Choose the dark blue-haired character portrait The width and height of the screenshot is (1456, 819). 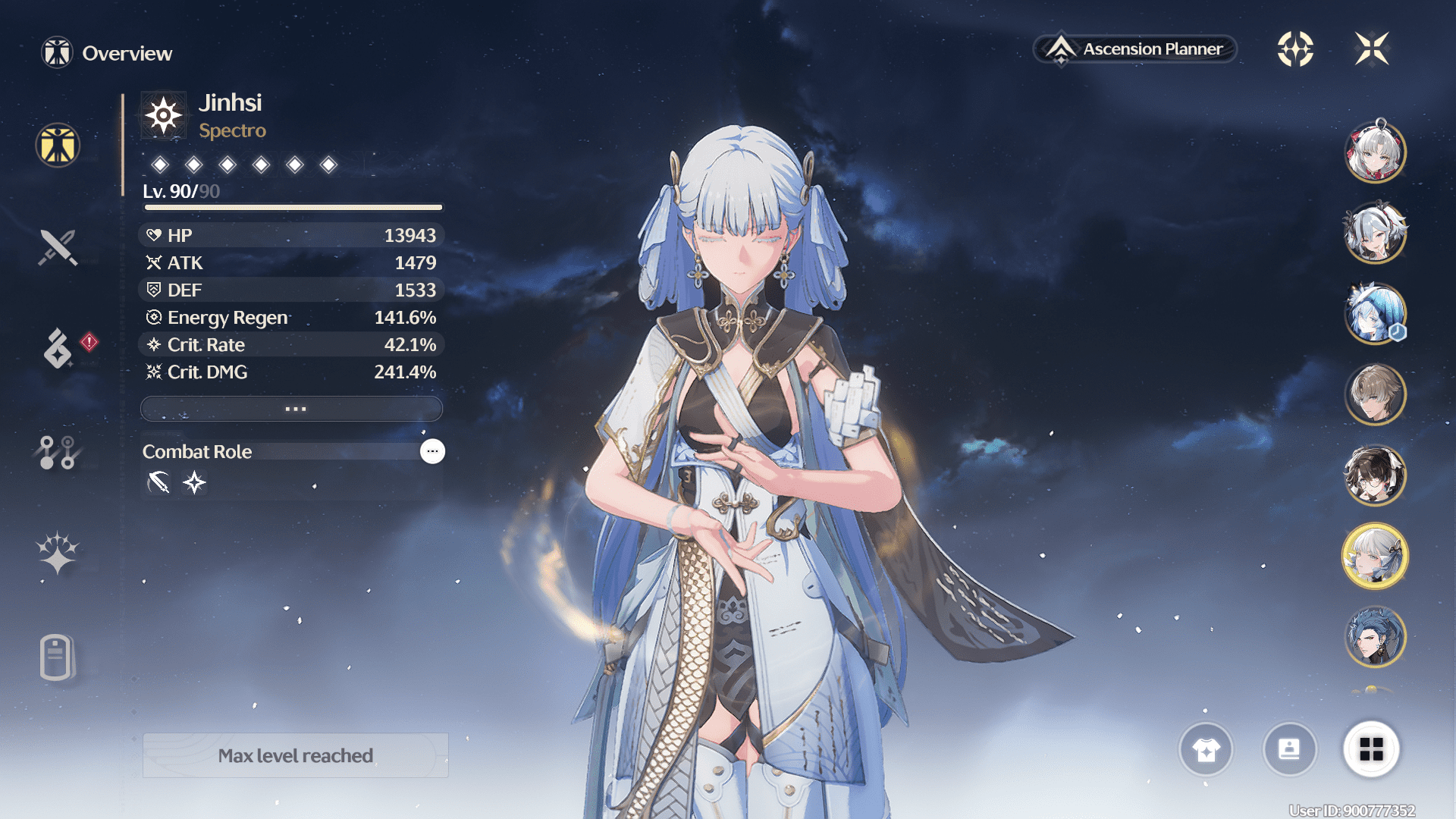(x=1375, y=637)
